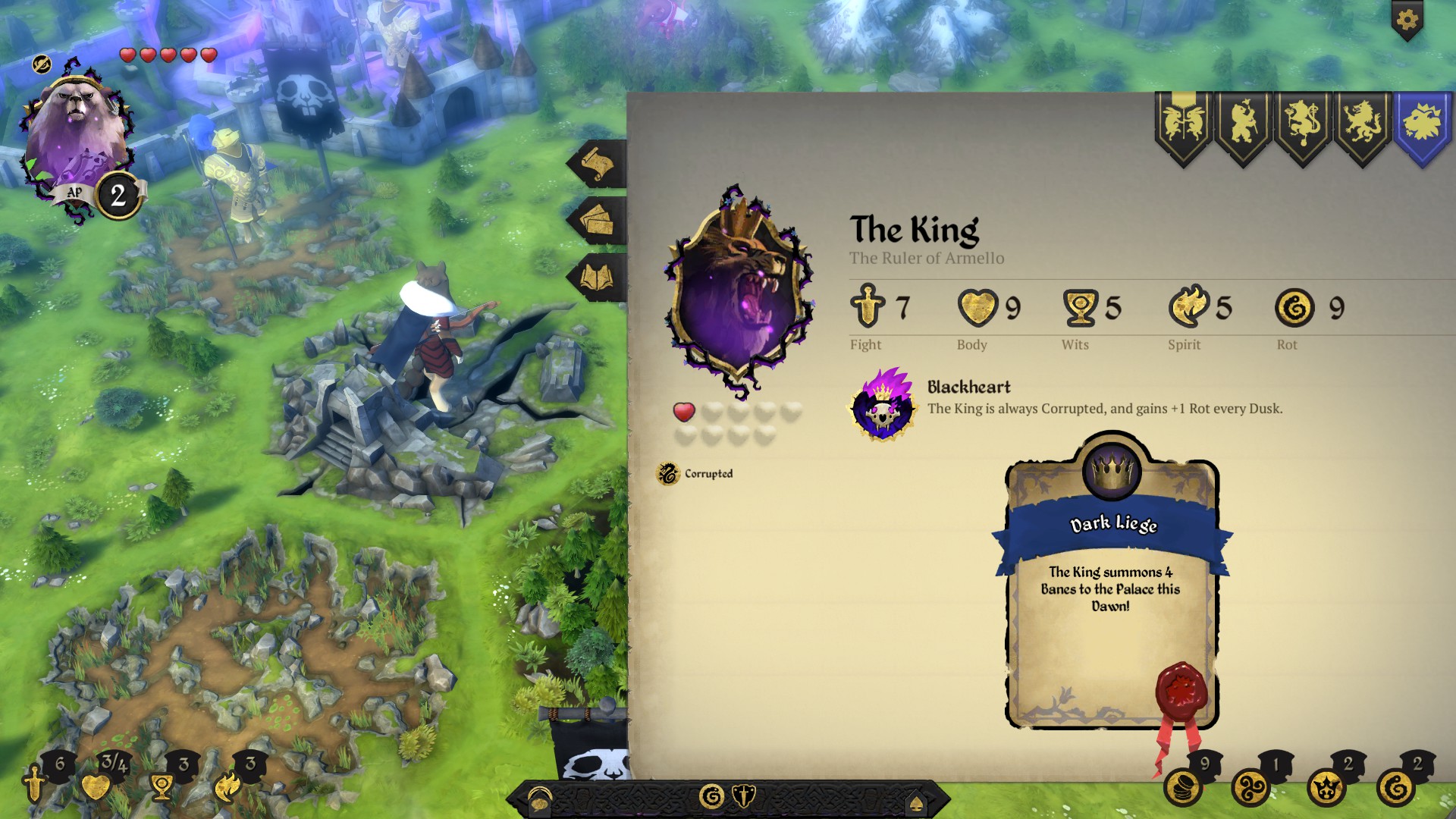Open the cards side tab

point(598,221)
